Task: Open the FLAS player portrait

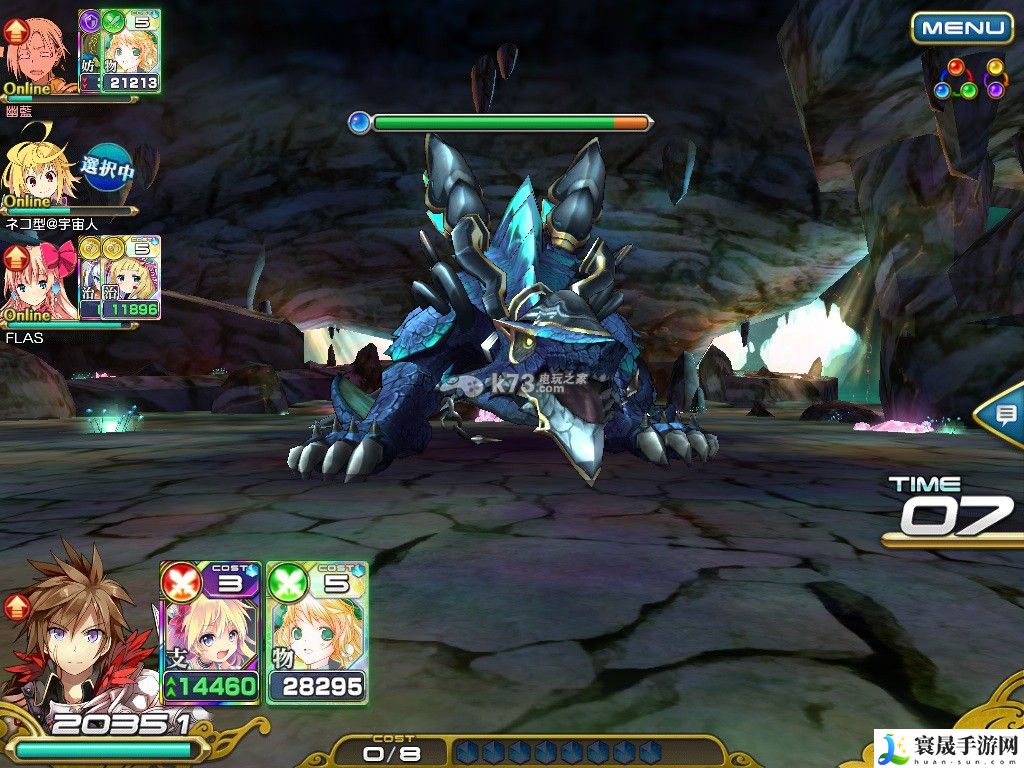Action: click(x=40, y=282)
